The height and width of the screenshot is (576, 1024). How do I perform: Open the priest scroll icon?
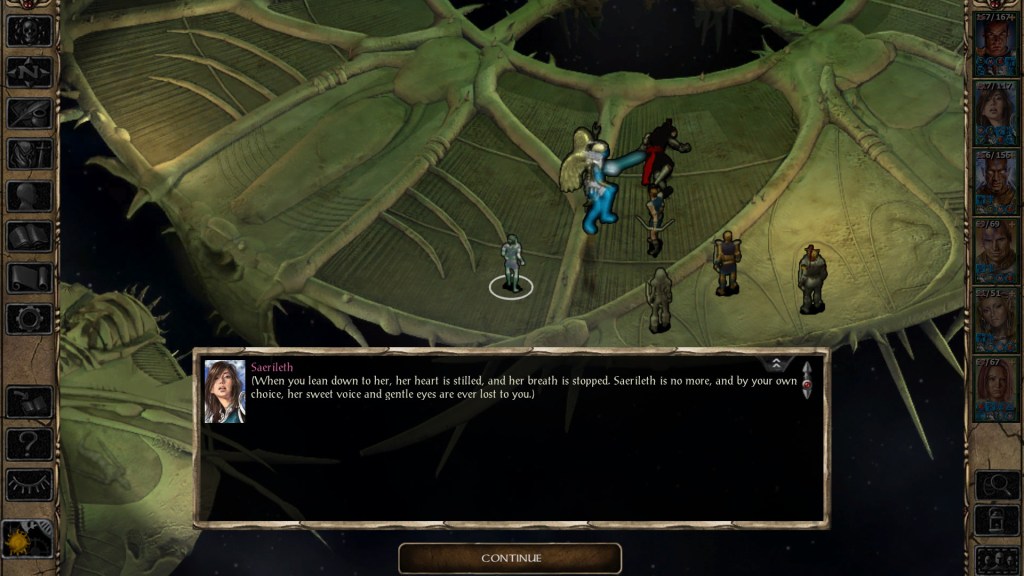point(29,278)
